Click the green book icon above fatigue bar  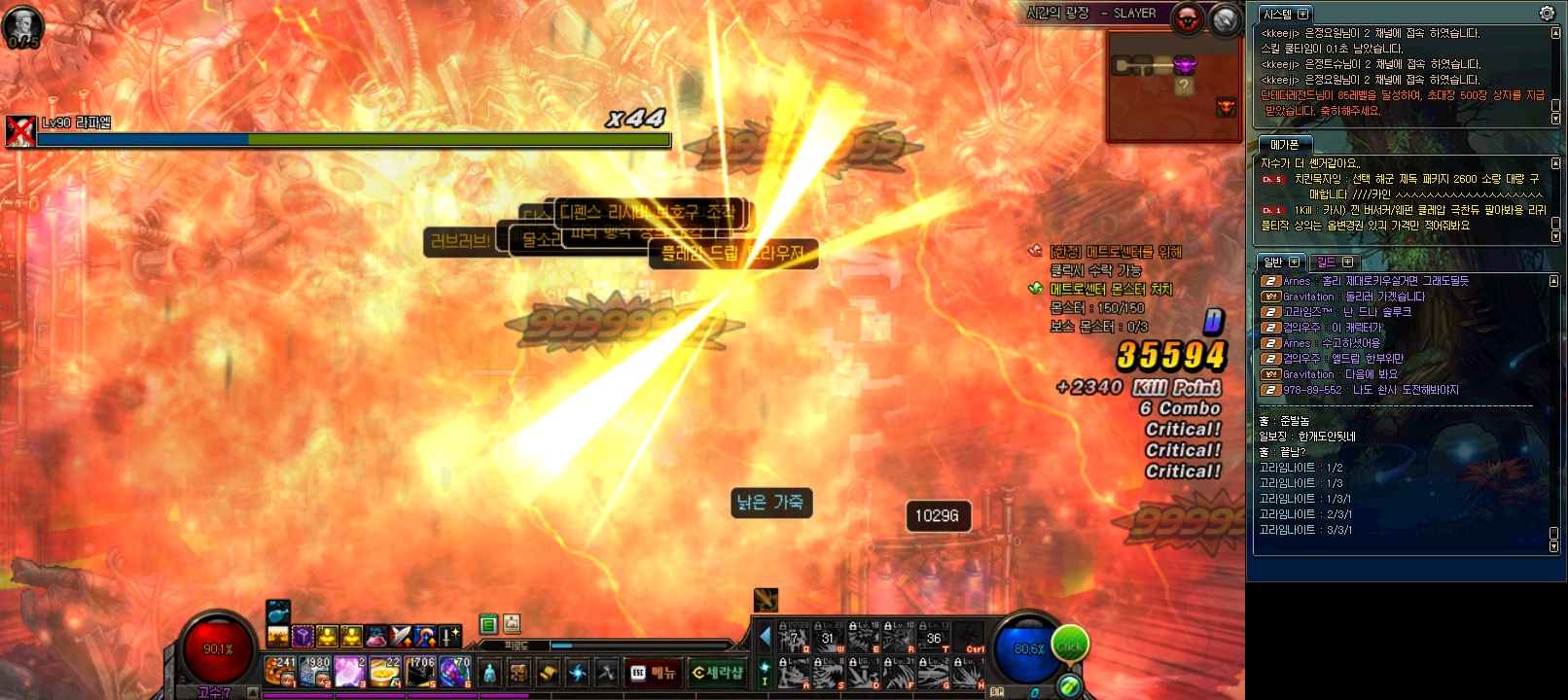click(x=488, y=624)
